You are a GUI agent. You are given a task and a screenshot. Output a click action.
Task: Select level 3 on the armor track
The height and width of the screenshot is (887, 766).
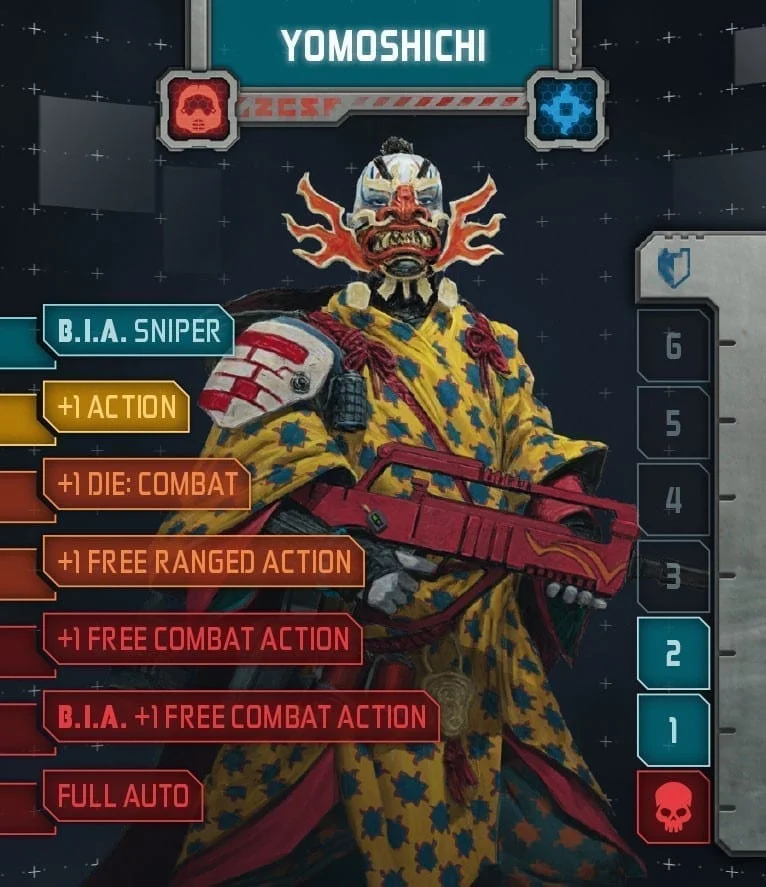tap(673, 577)
